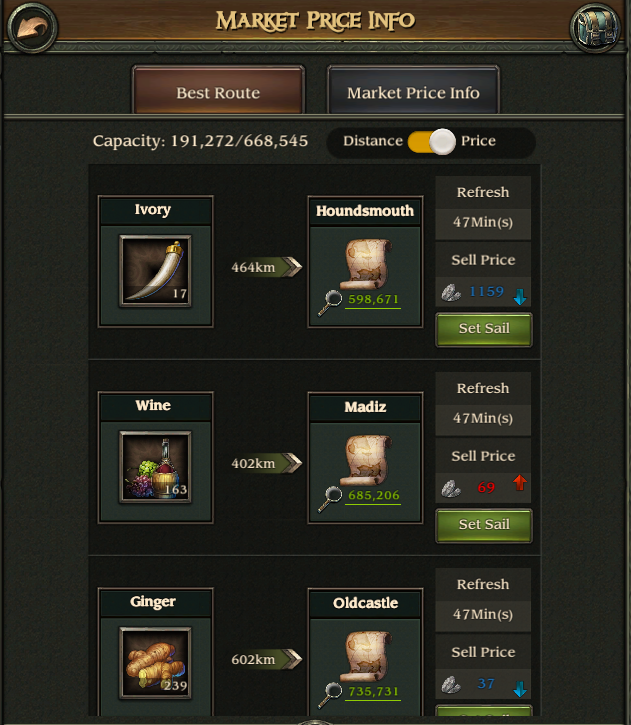The image size is (631, 725).
Task: Inspect the Madiz port map
Action: tap(364, 459)
